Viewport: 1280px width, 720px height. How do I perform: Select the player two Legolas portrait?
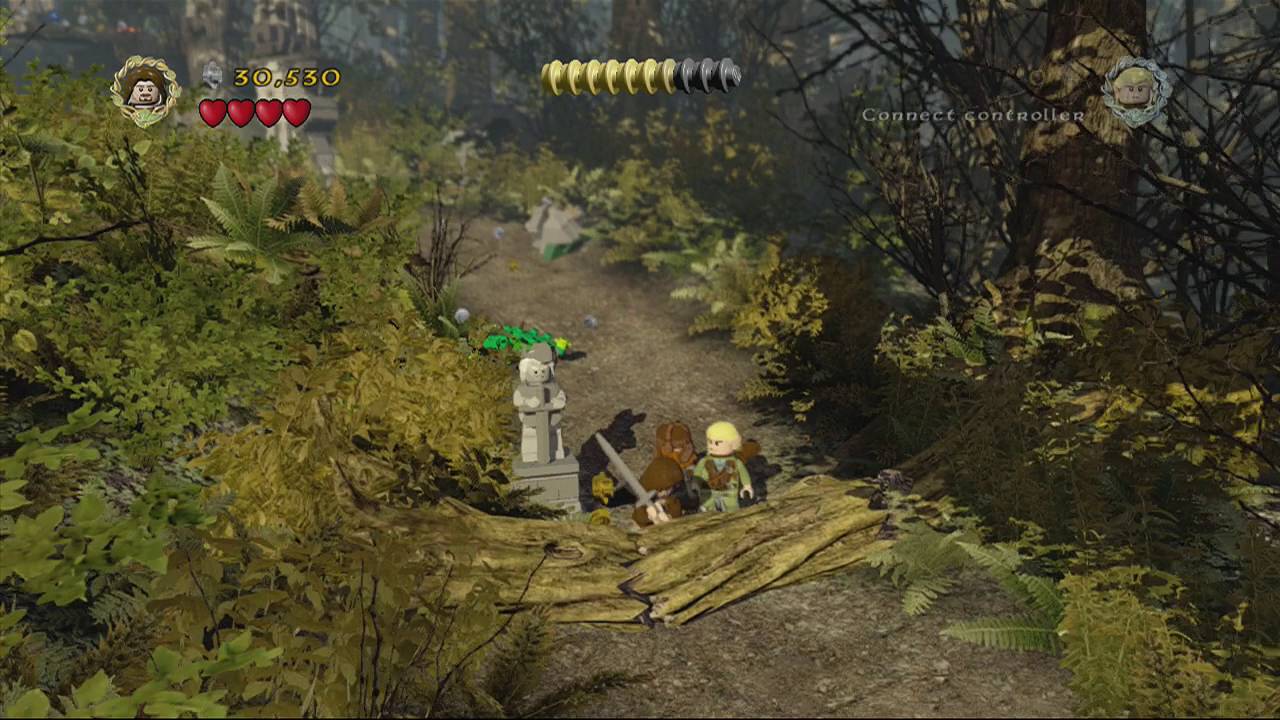click(x=1136, y=91)
